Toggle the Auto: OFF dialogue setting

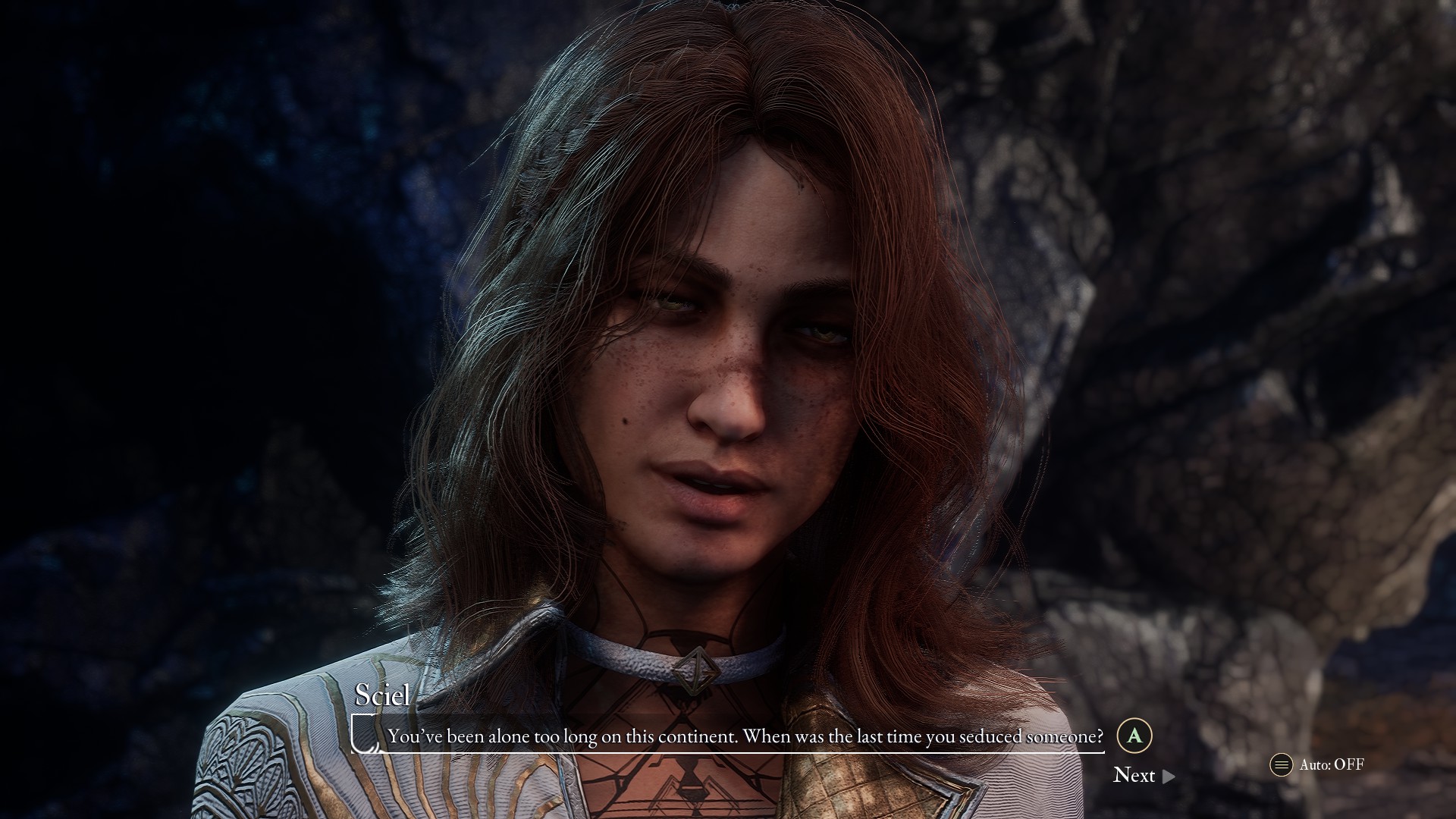click(x=1317, y=764)
